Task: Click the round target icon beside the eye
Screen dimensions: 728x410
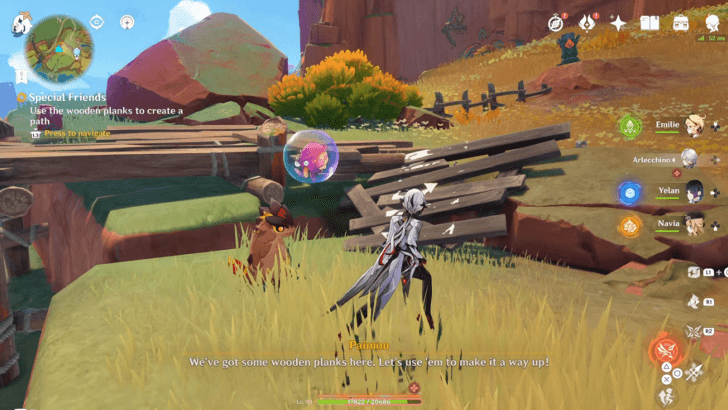Action: pos(127,21)
